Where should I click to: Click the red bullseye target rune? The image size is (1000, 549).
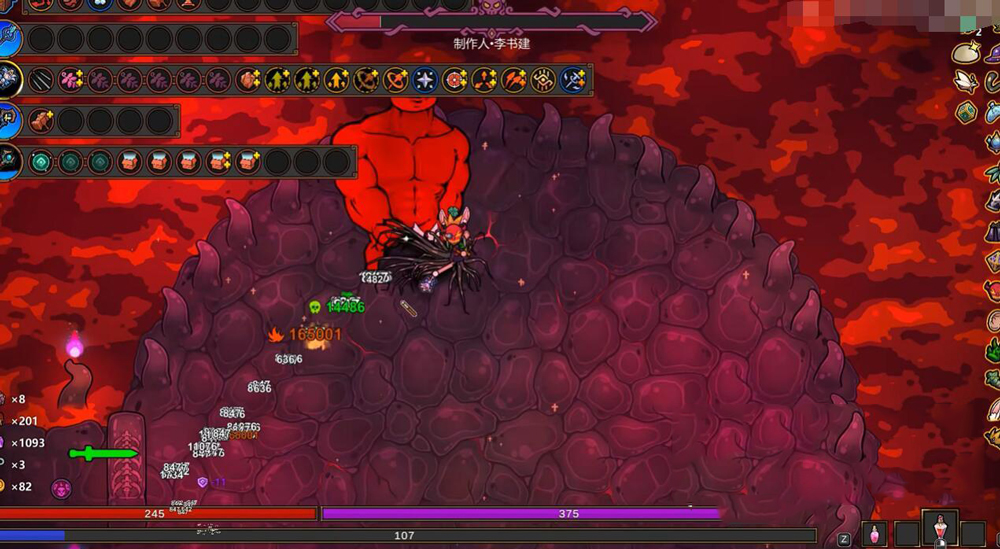(455, 80)
